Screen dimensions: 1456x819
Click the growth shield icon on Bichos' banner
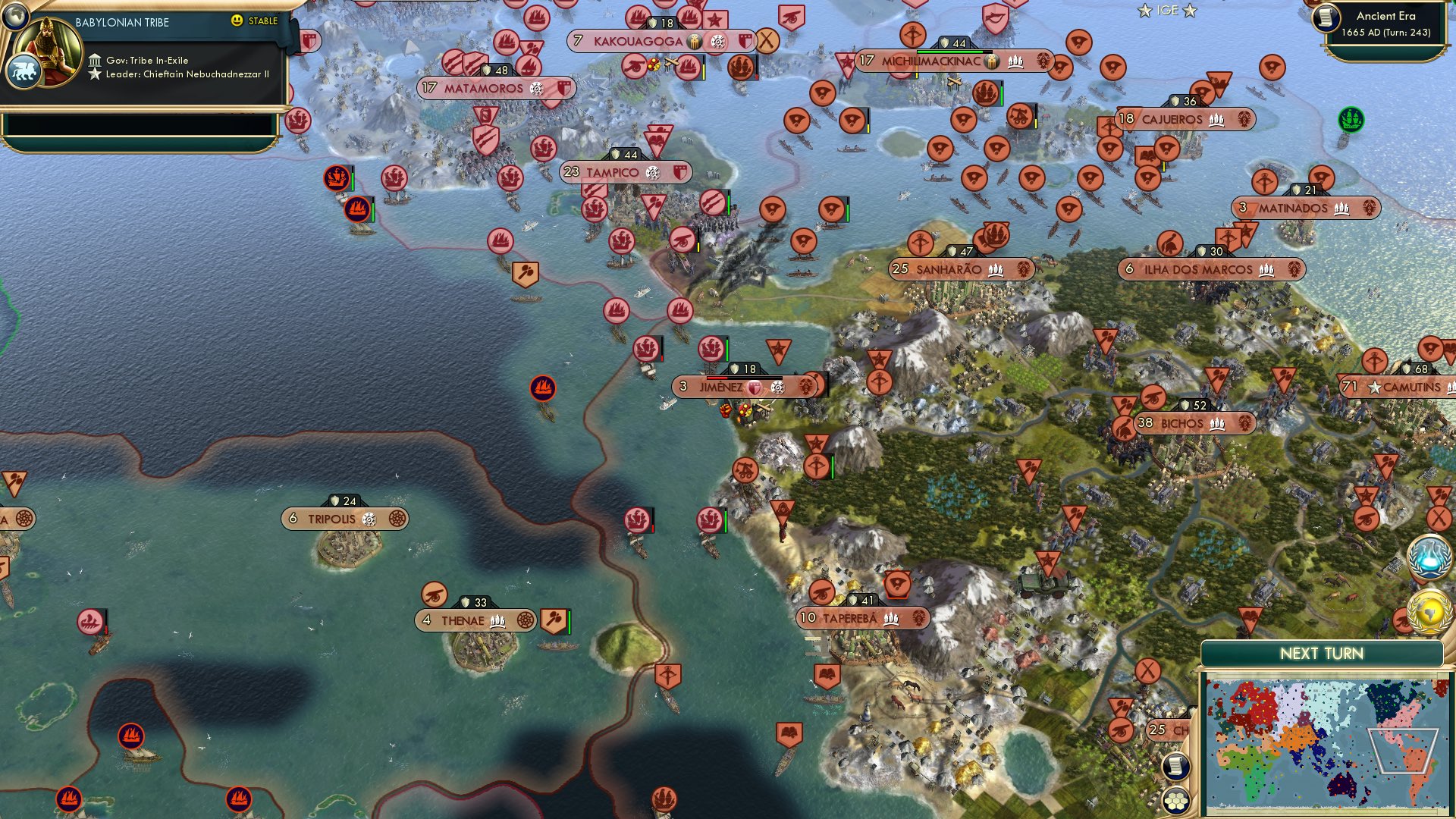pyautogui.click(x=1185, y=405)
